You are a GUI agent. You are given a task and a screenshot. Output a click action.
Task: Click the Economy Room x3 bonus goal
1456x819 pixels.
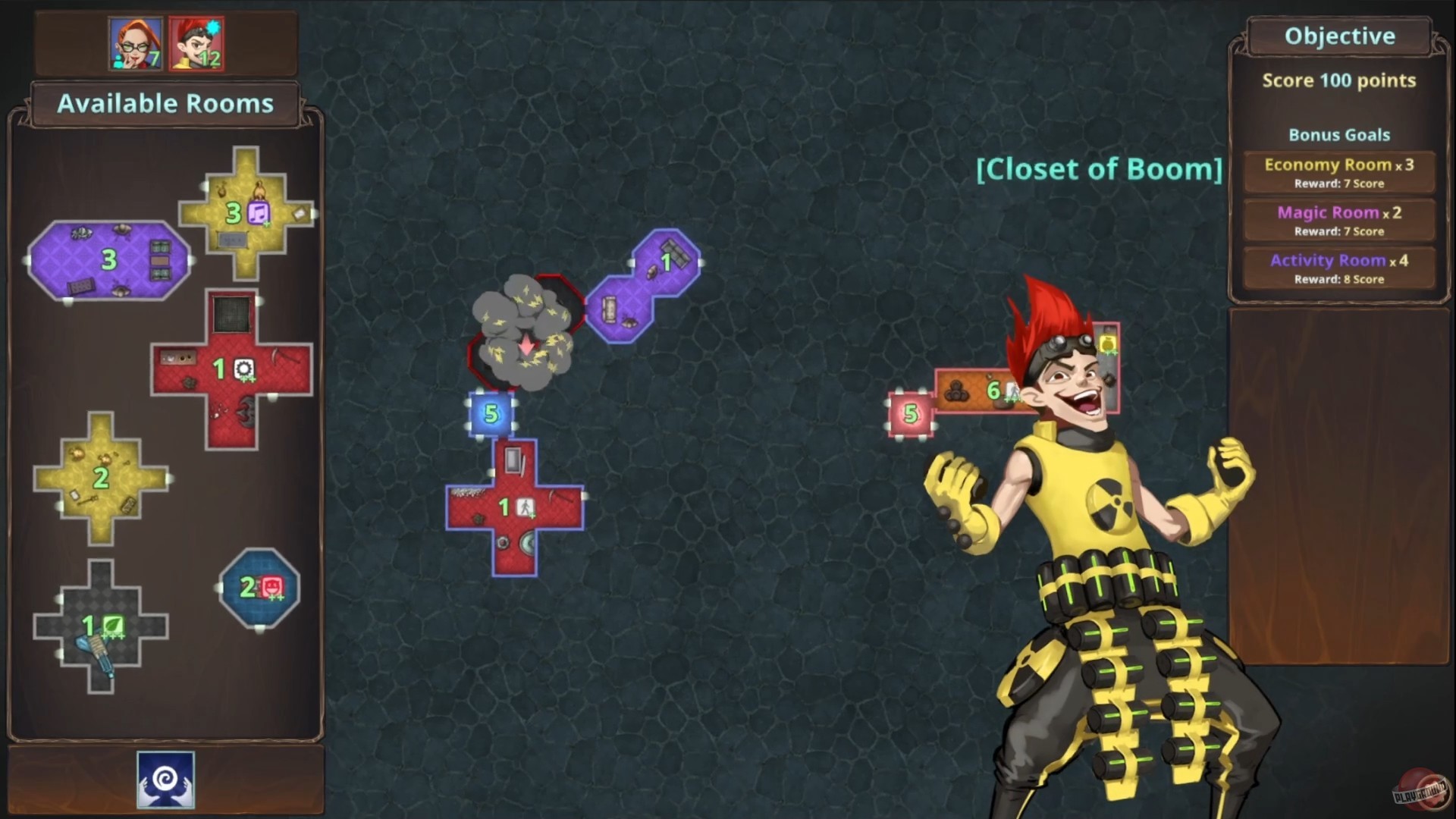point(1338,171)
